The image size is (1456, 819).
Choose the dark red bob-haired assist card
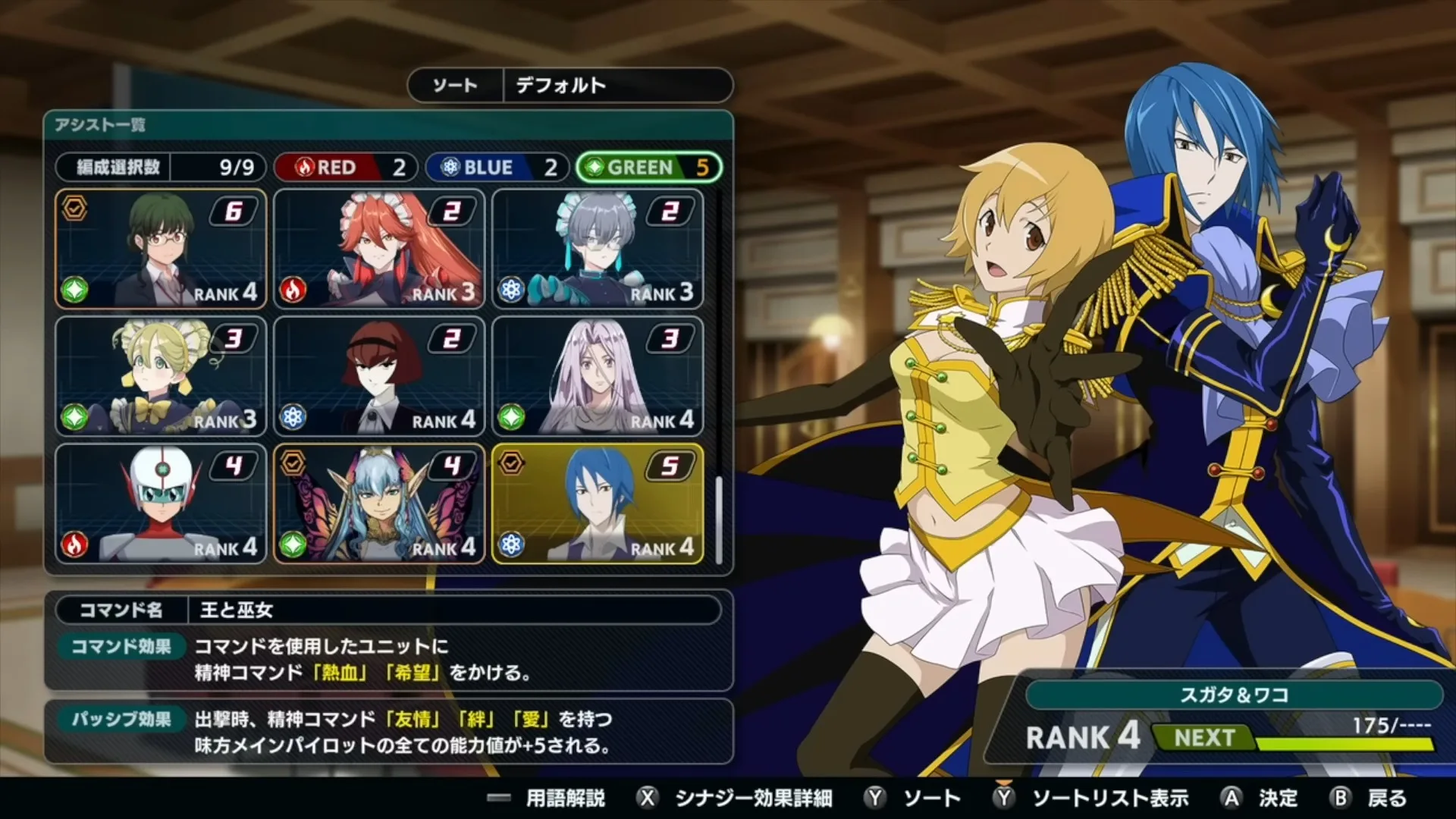pyautogui.click(x=379, y=377)
